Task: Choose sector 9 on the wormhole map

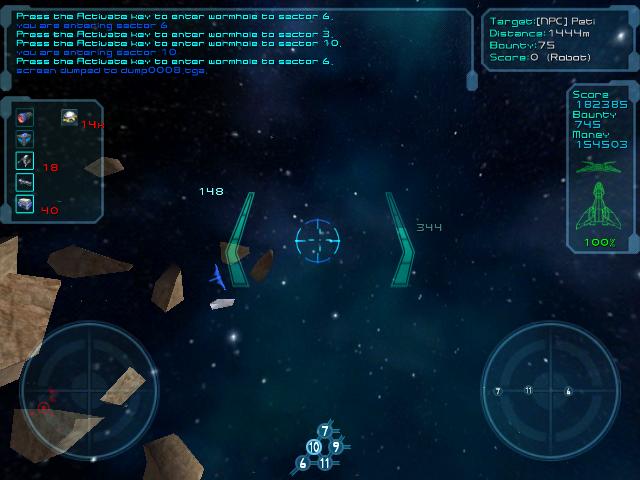Action: tap(337, 446)
